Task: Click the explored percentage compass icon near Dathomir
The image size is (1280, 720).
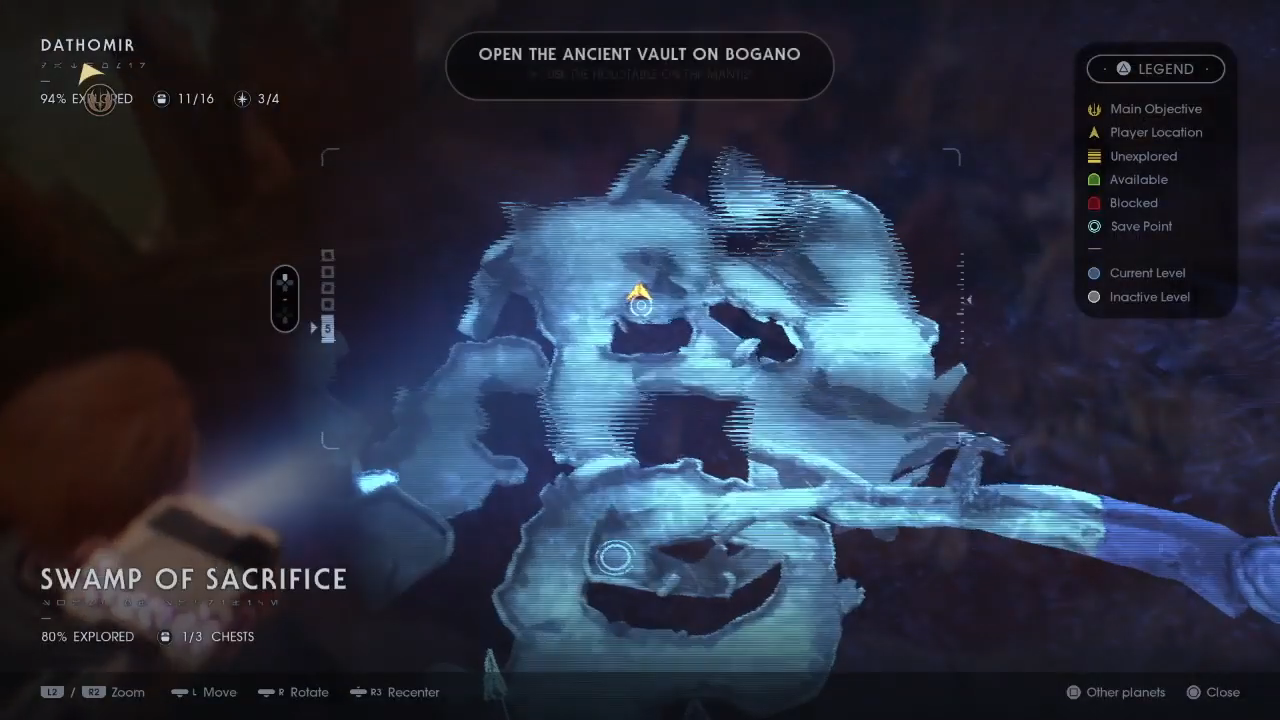Action: [100, 99]
